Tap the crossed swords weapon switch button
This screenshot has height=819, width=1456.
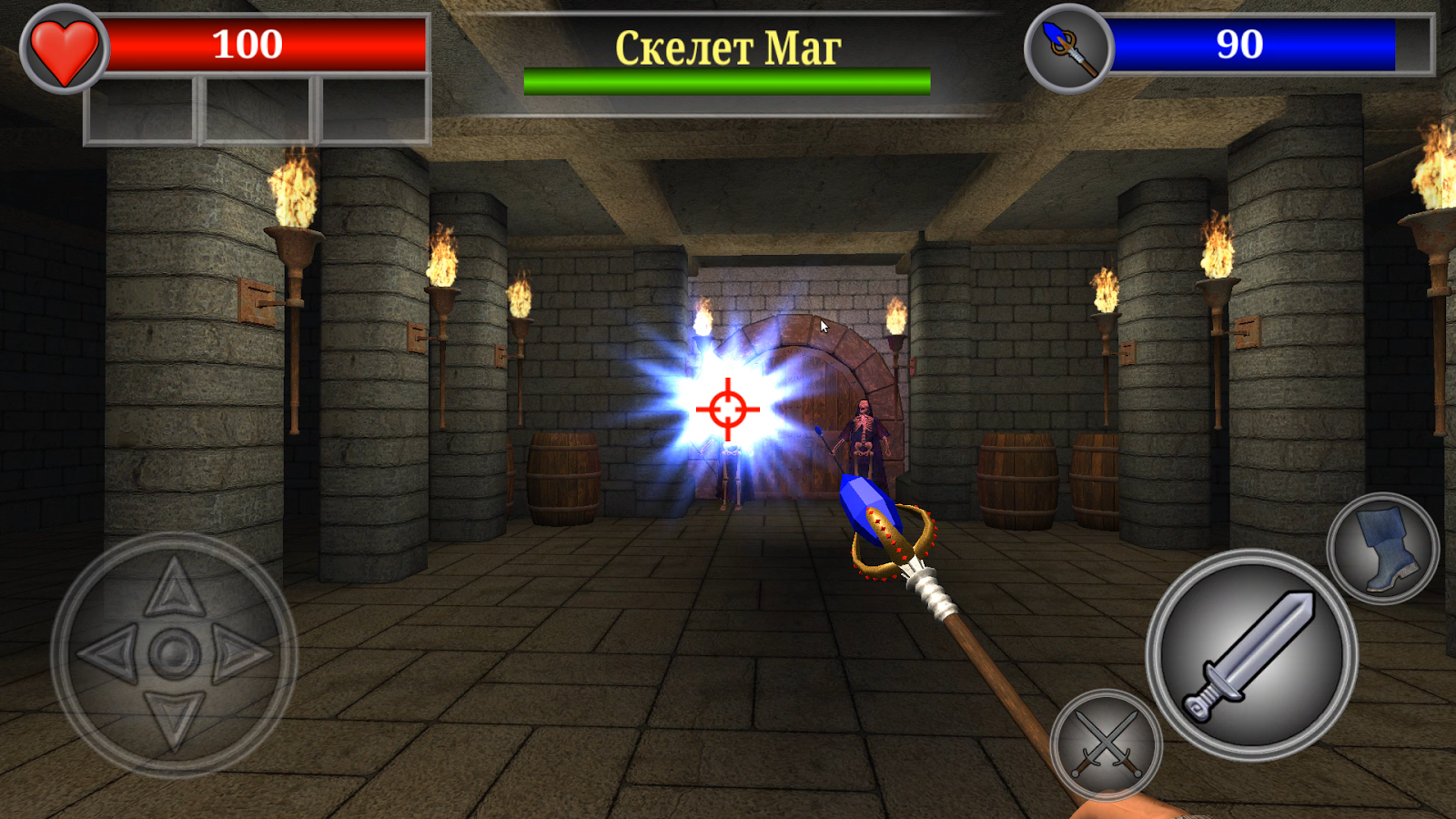coord(1106,744)
